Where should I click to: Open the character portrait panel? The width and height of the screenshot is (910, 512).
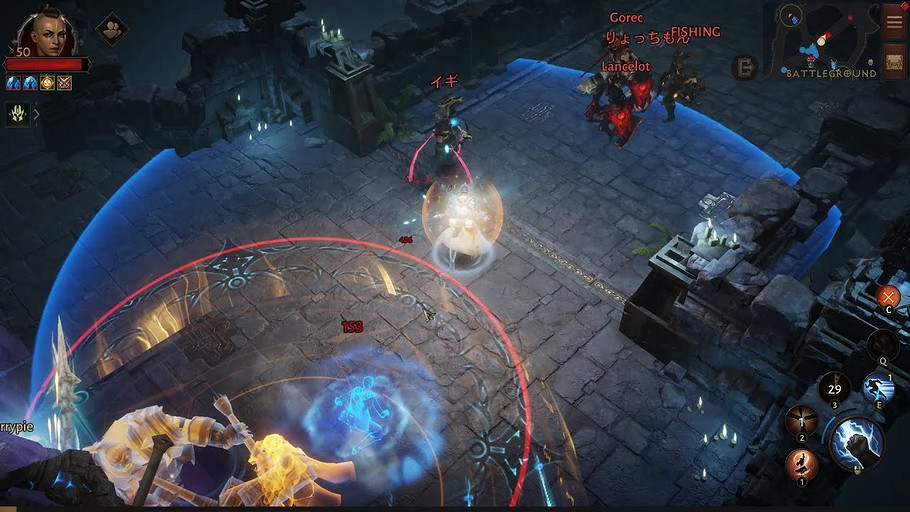[46, 33]
